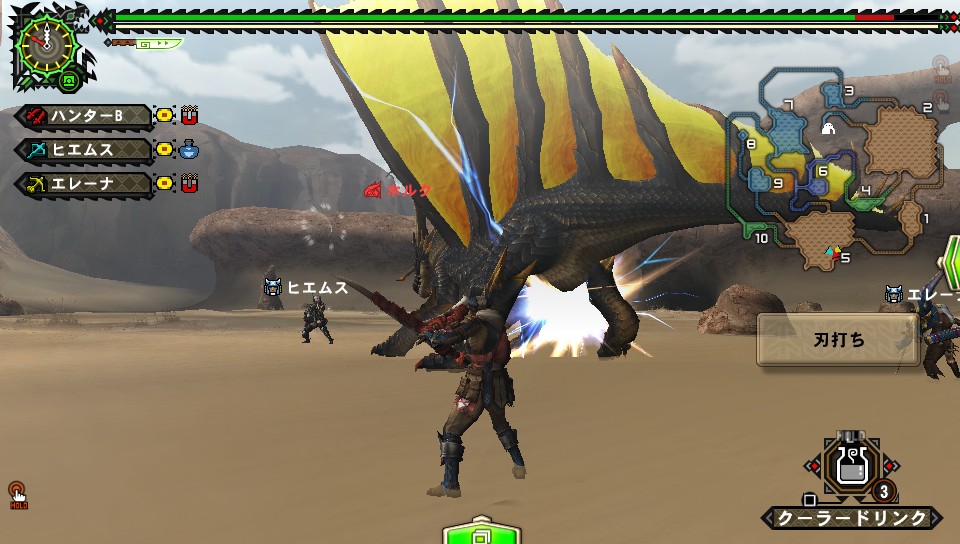Screen dimensions: 960x544
Task: Select party member ヒエムス
Action: (85, 150)
